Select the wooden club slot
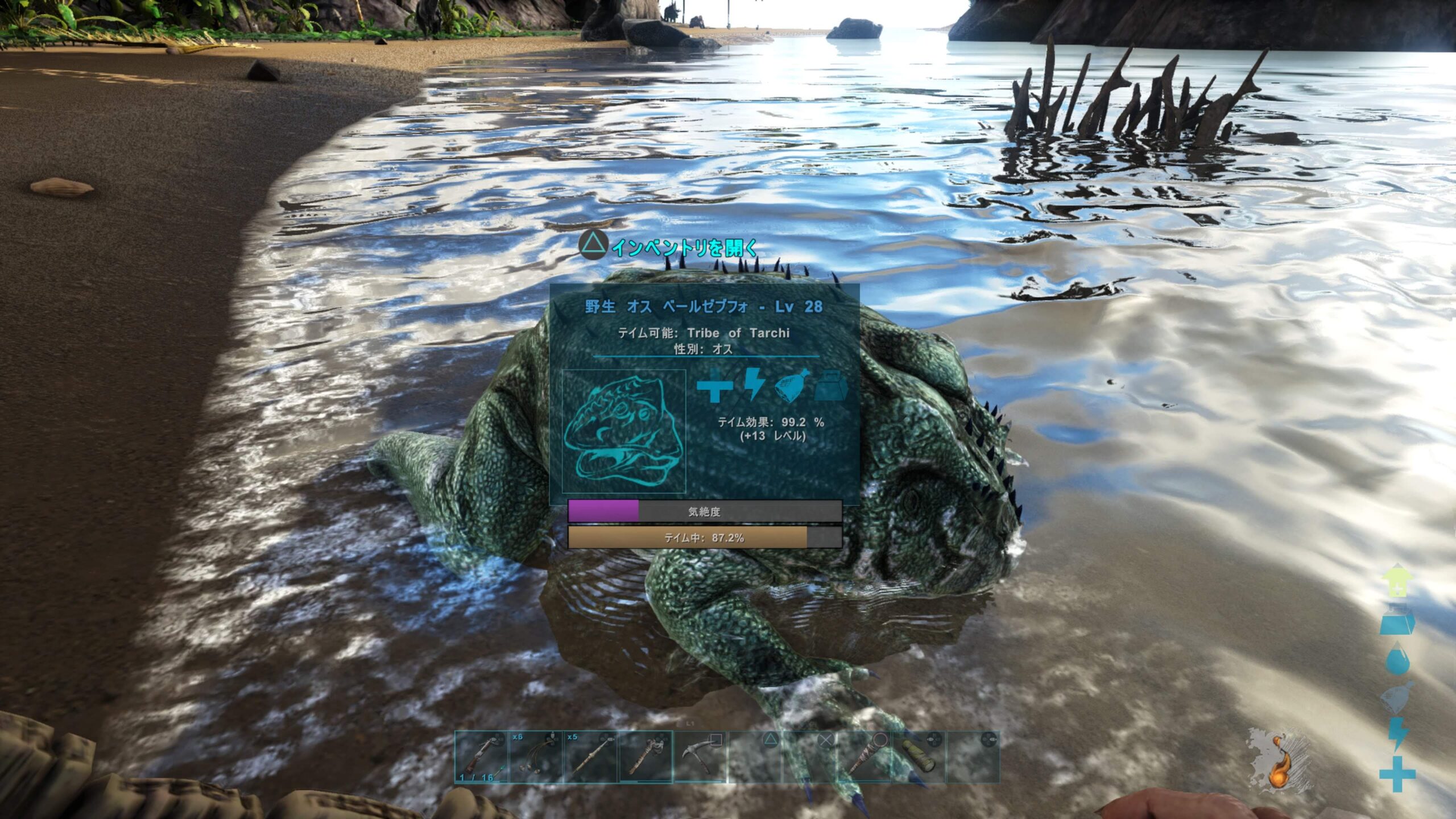Viewport: 1456px width, 819px height. coord(864,757)
